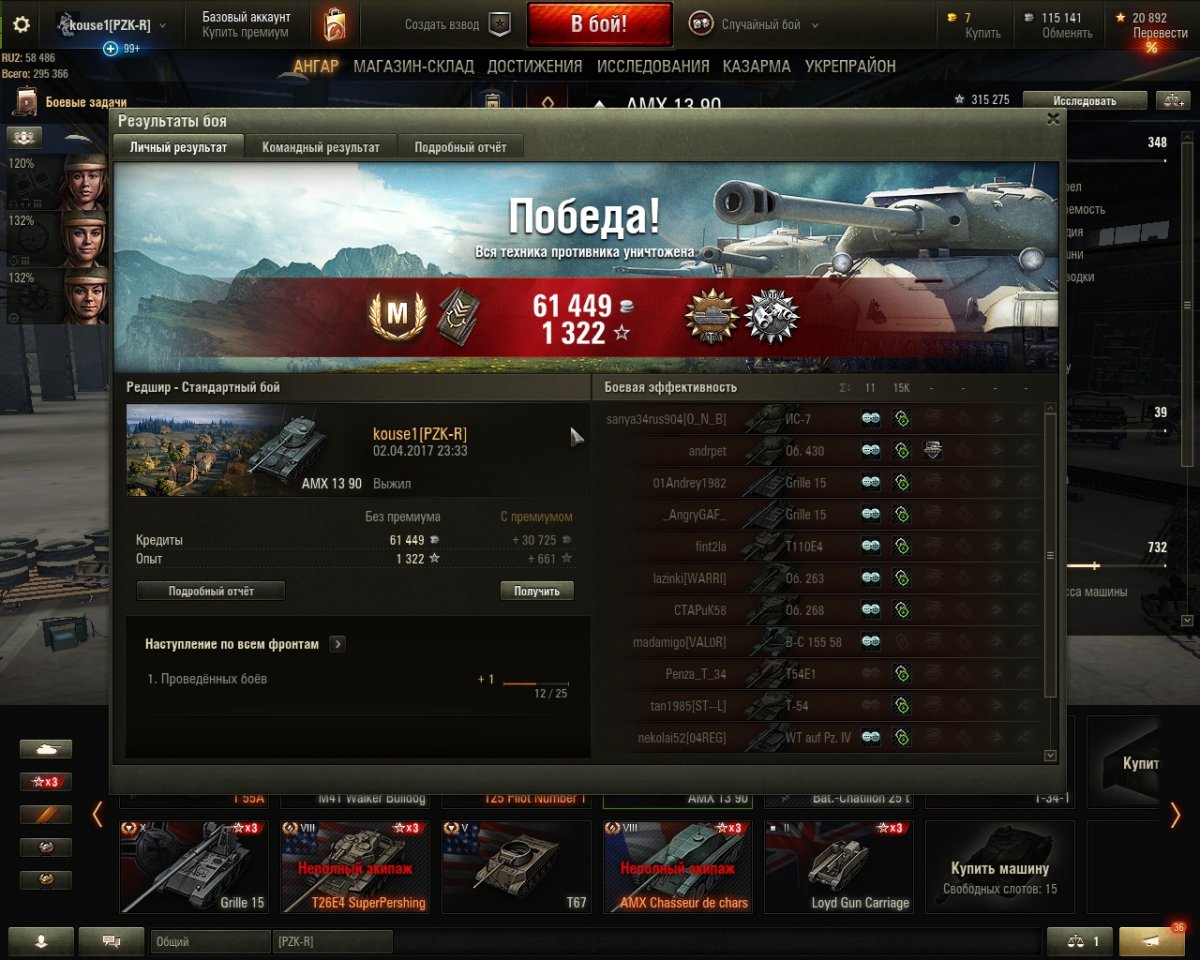Open the УКРЕПРАЙОН section
Screen dimensions: 1200x960
(x=850, y=66)
